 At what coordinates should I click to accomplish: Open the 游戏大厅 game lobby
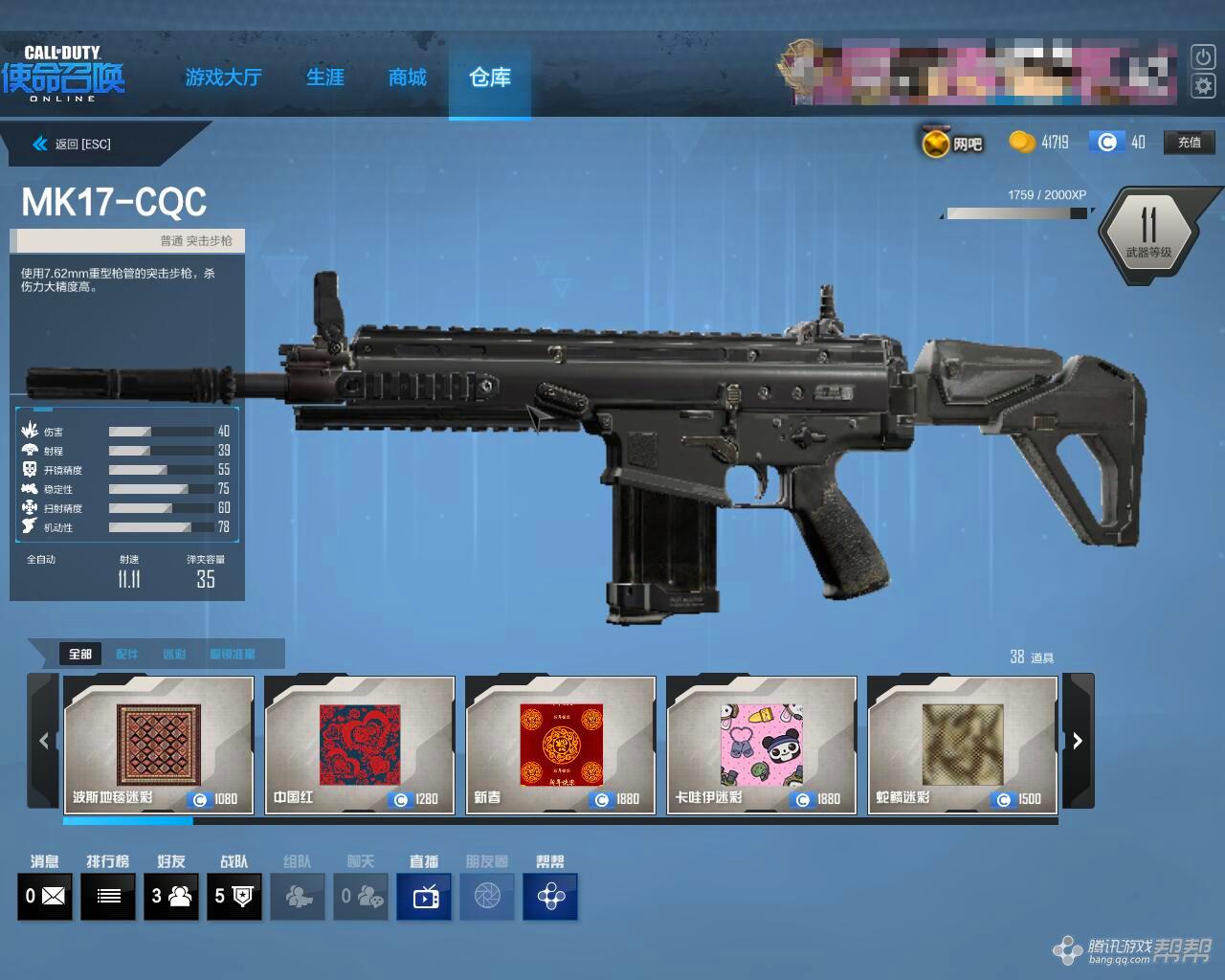tap(223, 78)
